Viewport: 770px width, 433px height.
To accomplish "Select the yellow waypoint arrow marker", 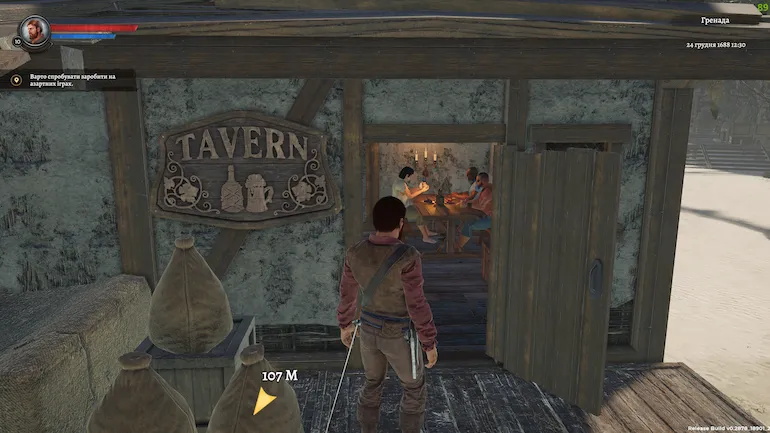I will click(x=264, y=401).
